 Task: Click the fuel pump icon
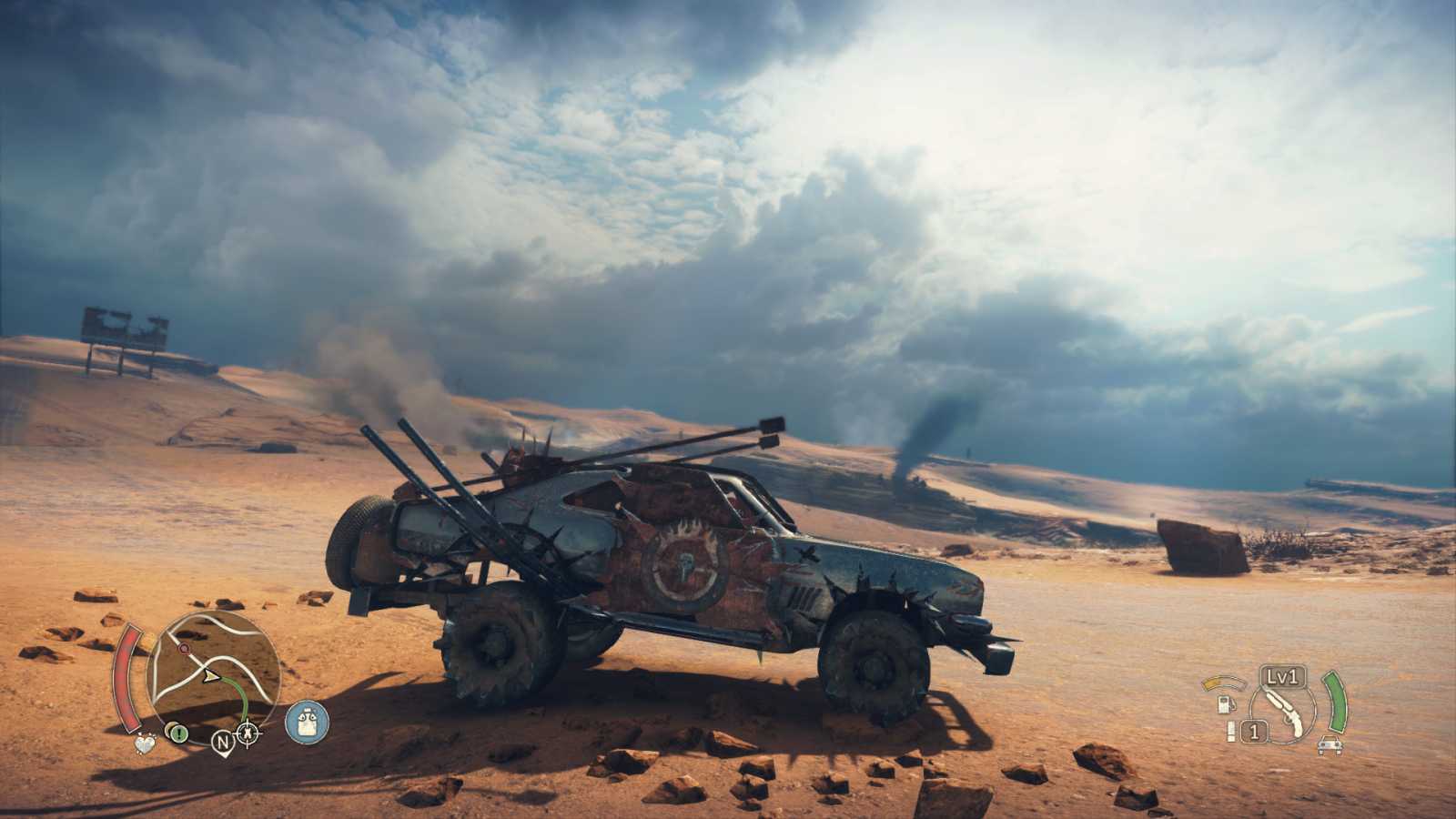1227,705
